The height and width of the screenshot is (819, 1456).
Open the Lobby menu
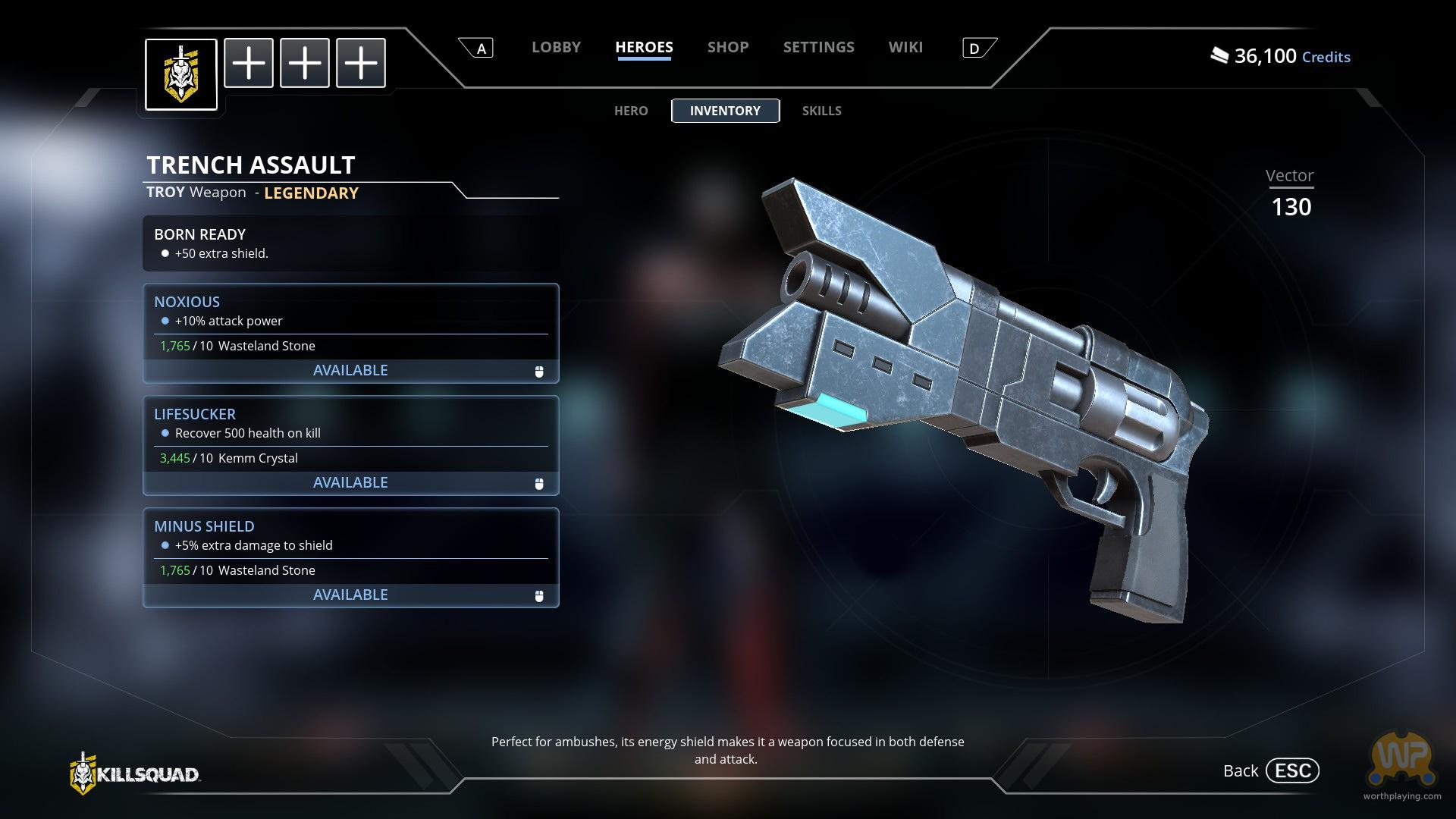point(556,47)
